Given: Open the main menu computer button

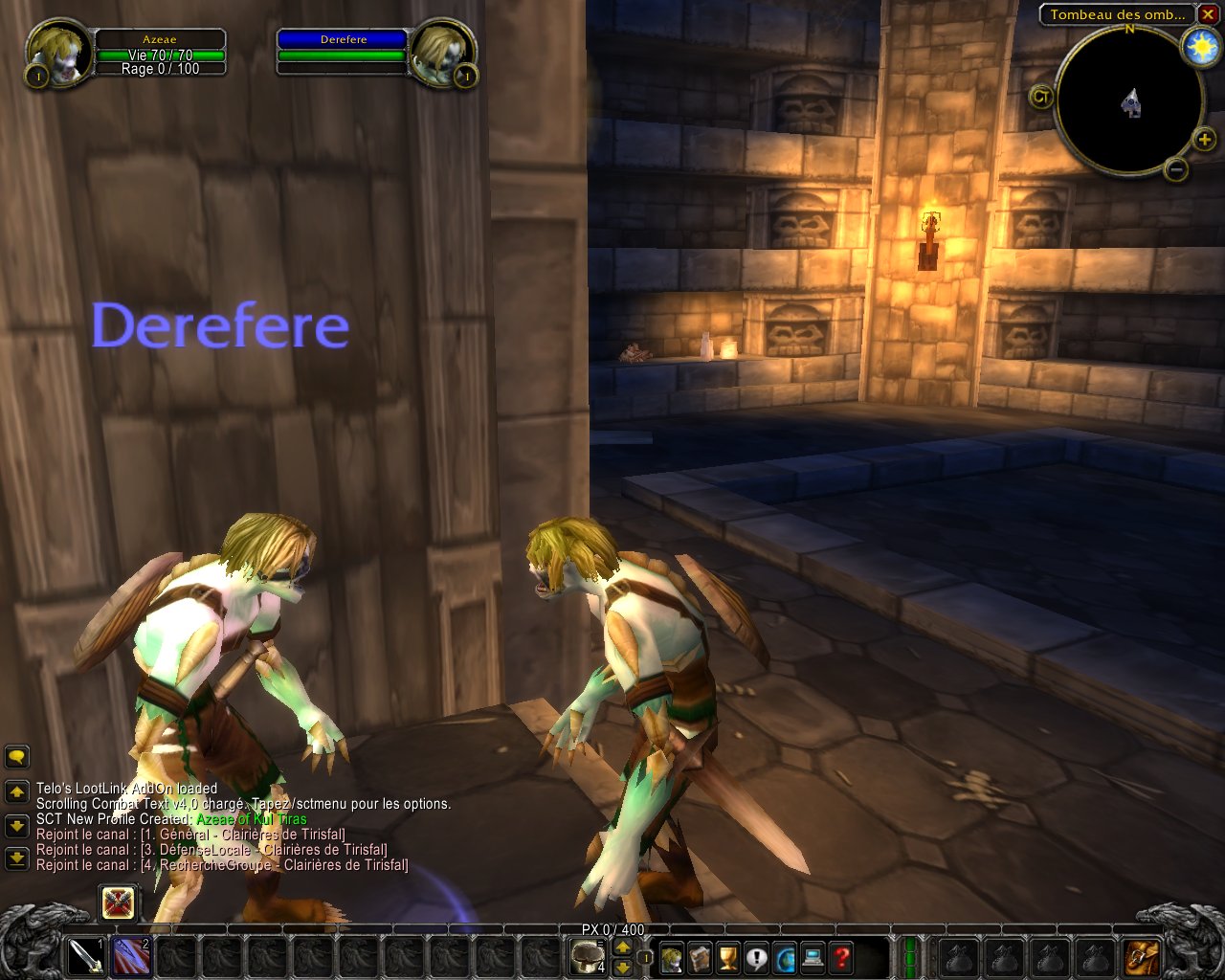Looking at the screenshot, I should point(813,956).
